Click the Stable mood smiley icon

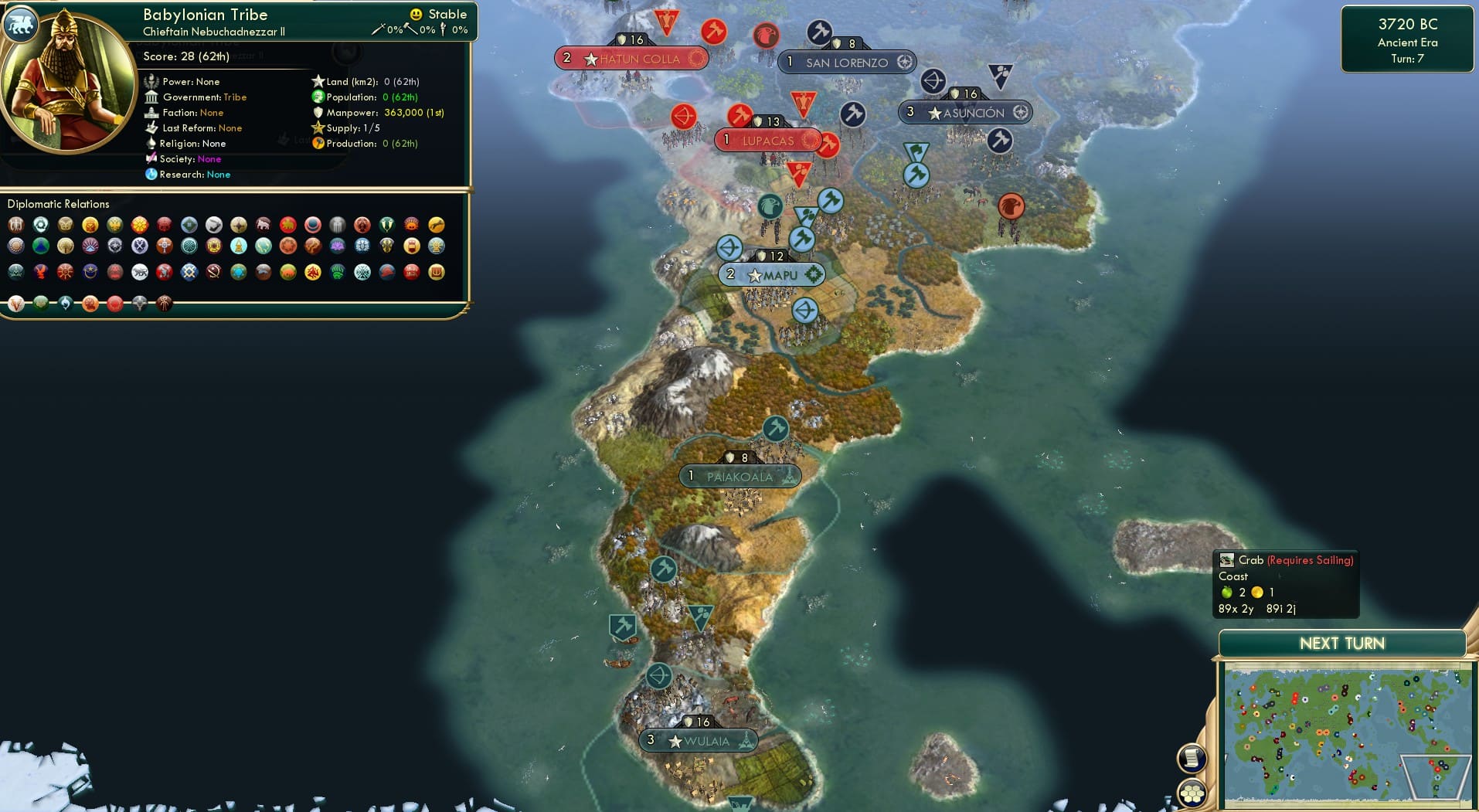point(416,13)
